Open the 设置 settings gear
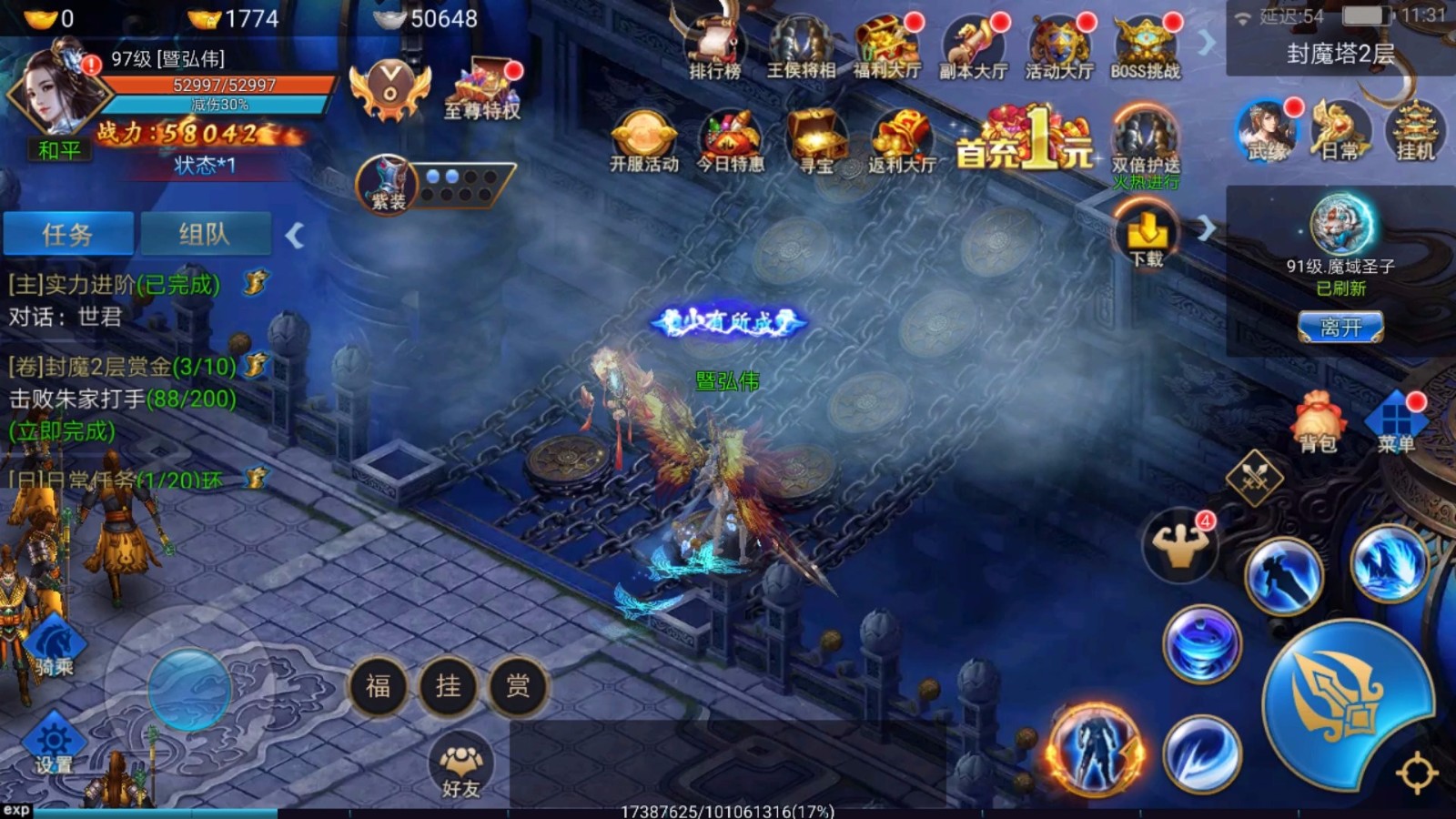Screen dimensions: 1456x819 [x=53, y=744]
